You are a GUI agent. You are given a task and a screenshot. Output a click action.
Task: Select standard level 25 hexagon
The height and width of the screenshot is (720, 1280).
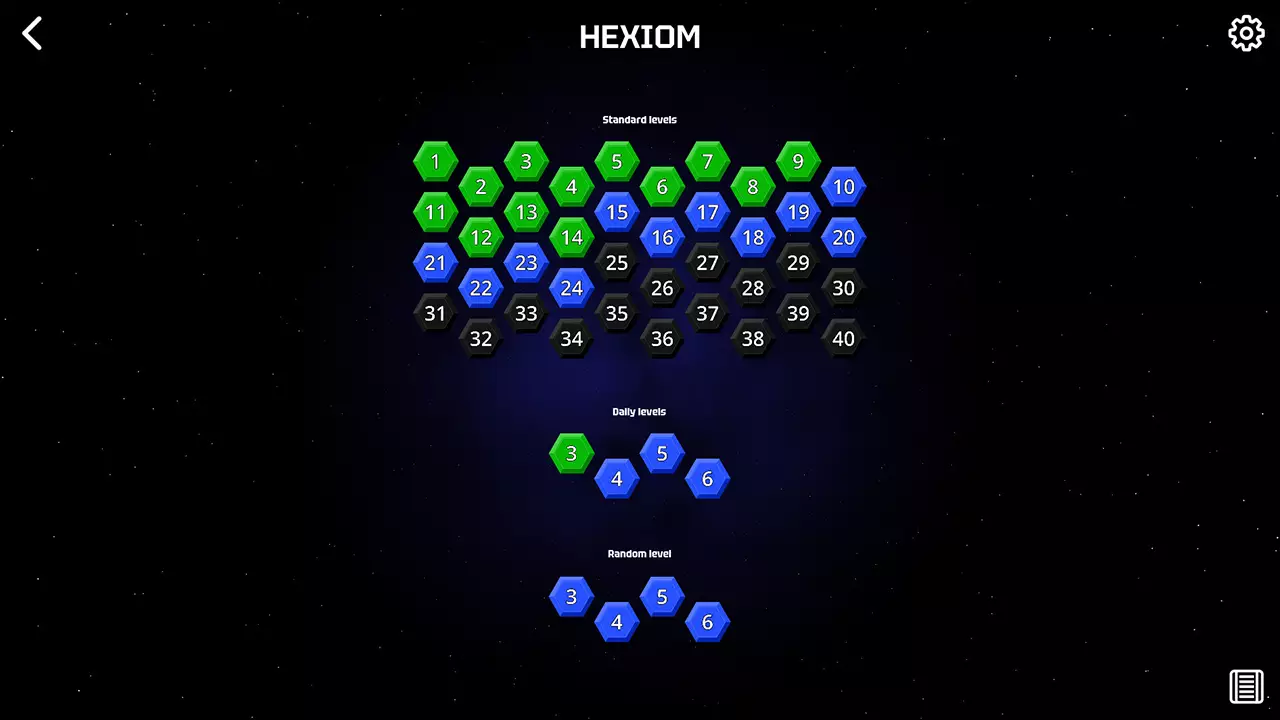point(617,262)
